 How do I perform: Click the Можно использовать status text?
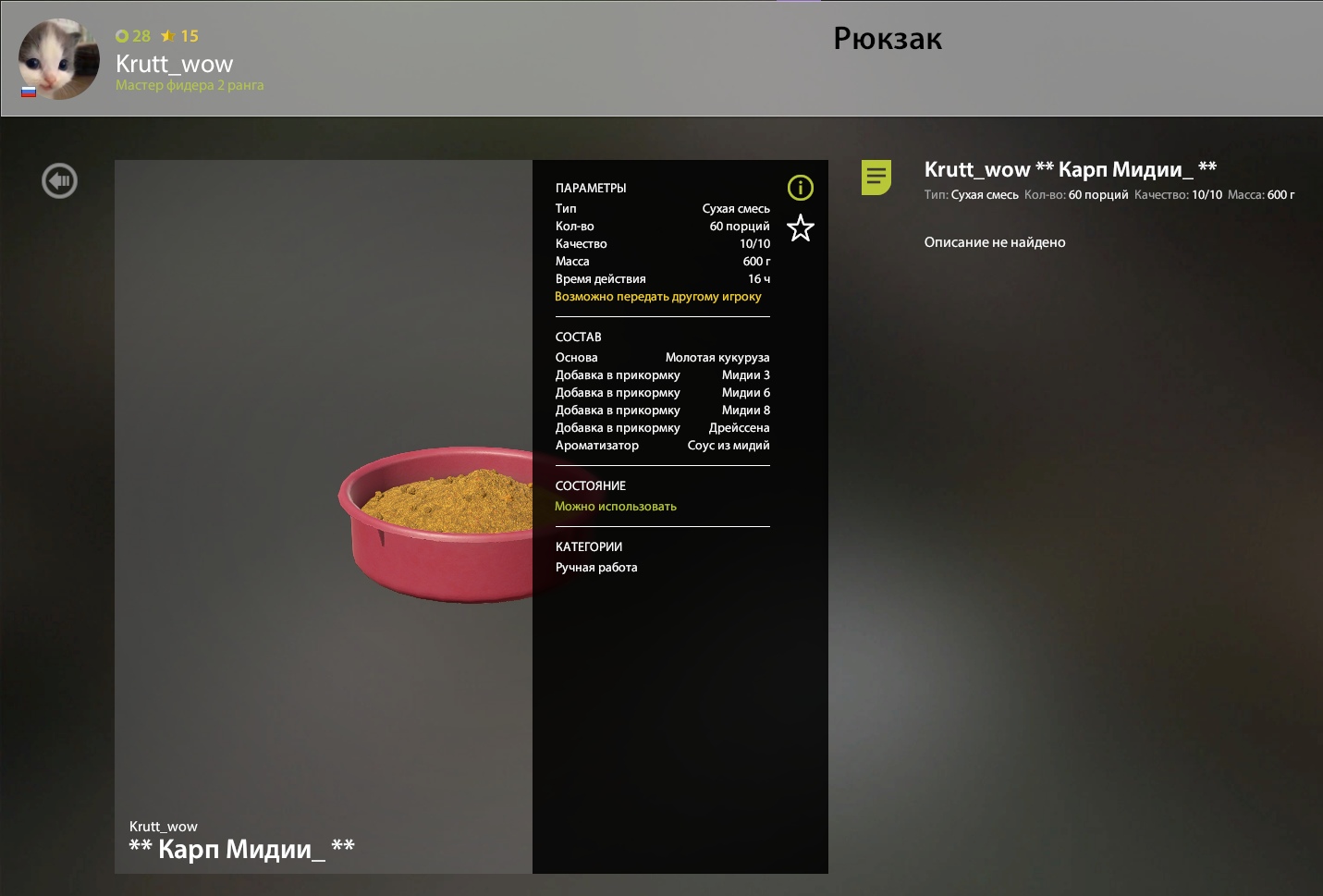[616, 506]
